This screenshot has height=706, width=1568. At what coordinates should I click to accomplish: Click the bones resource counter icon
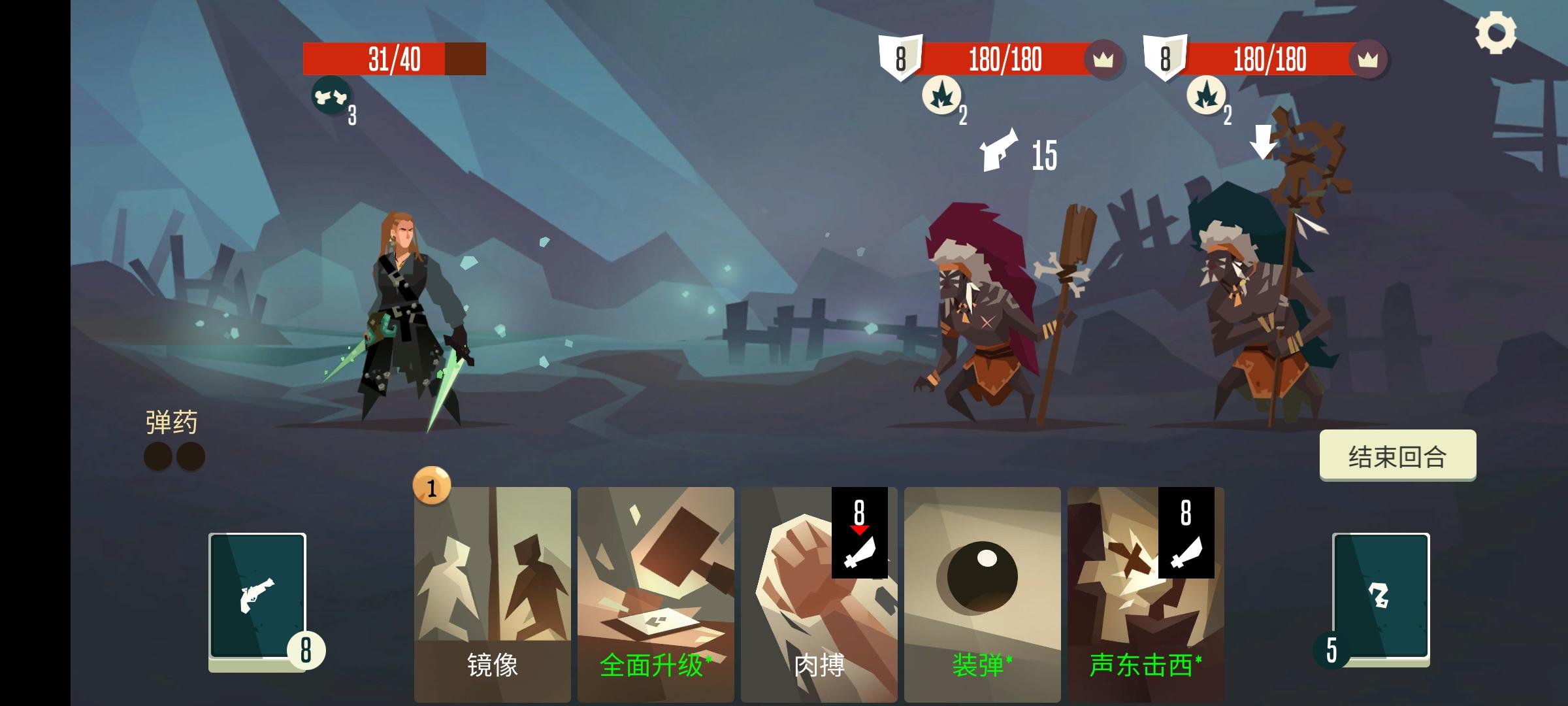(333, 97)
